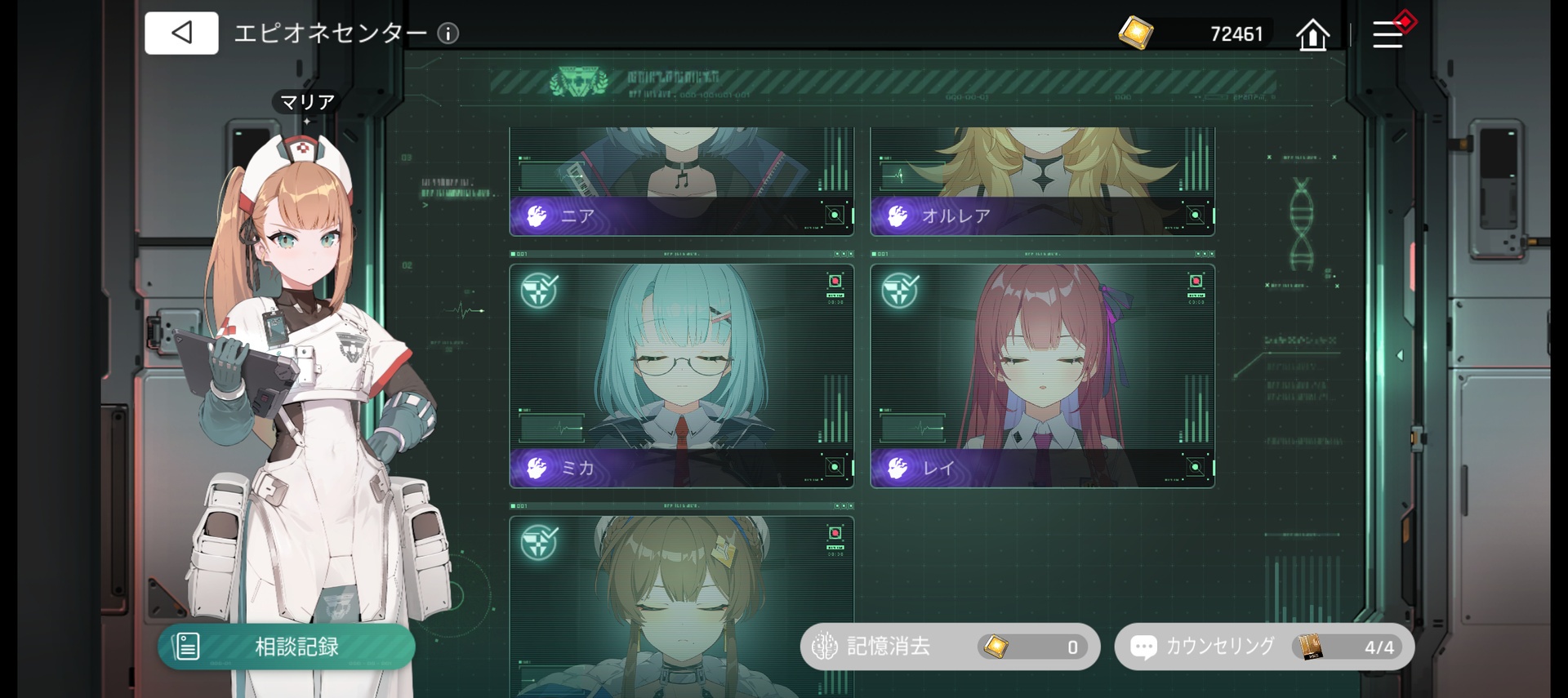The image size is (1568, 698).
Task: Return to the home screen
Action: 1312,35
